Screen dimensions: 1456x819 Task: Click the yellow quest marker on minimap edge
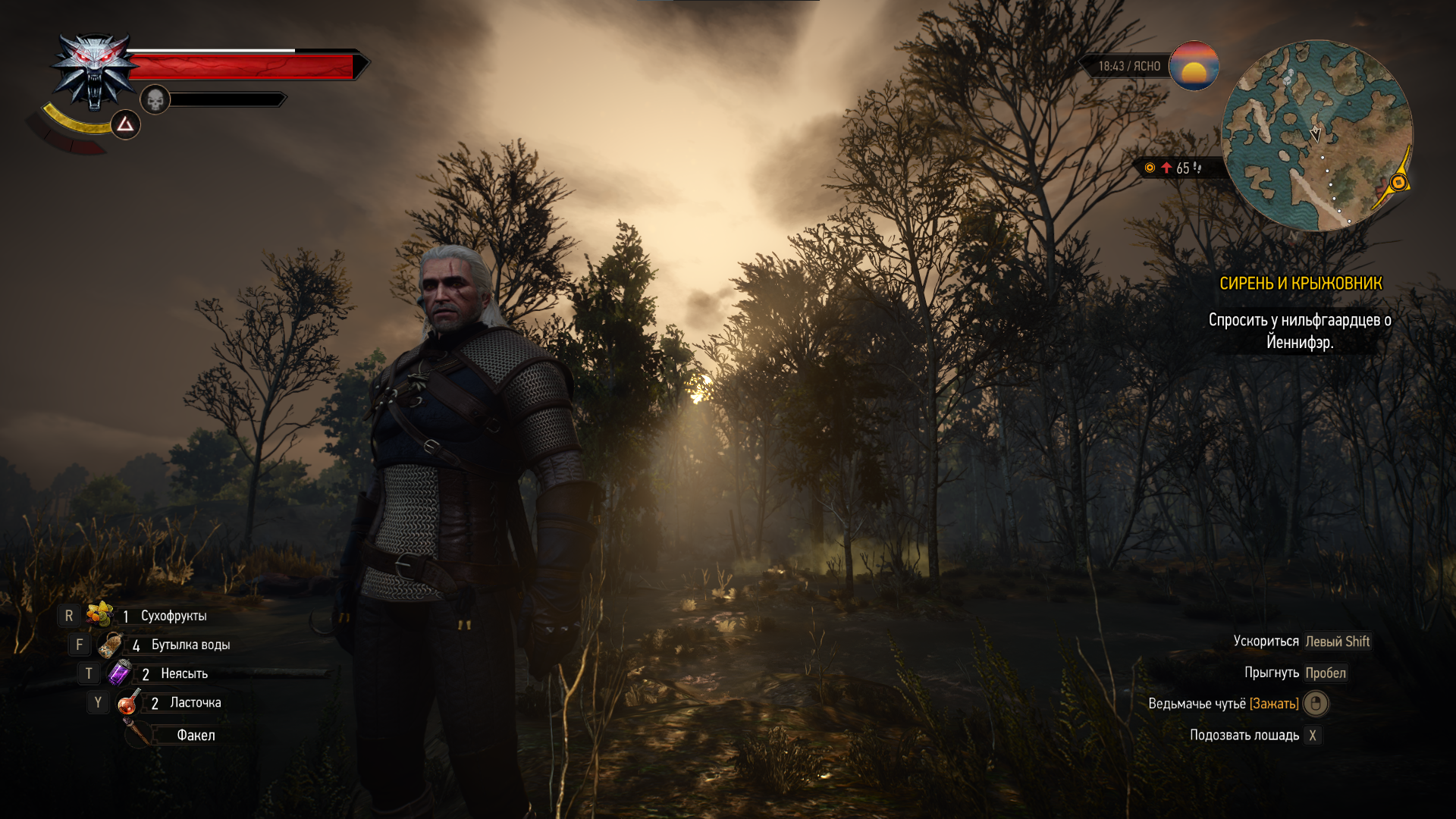tap(1398, 183)
